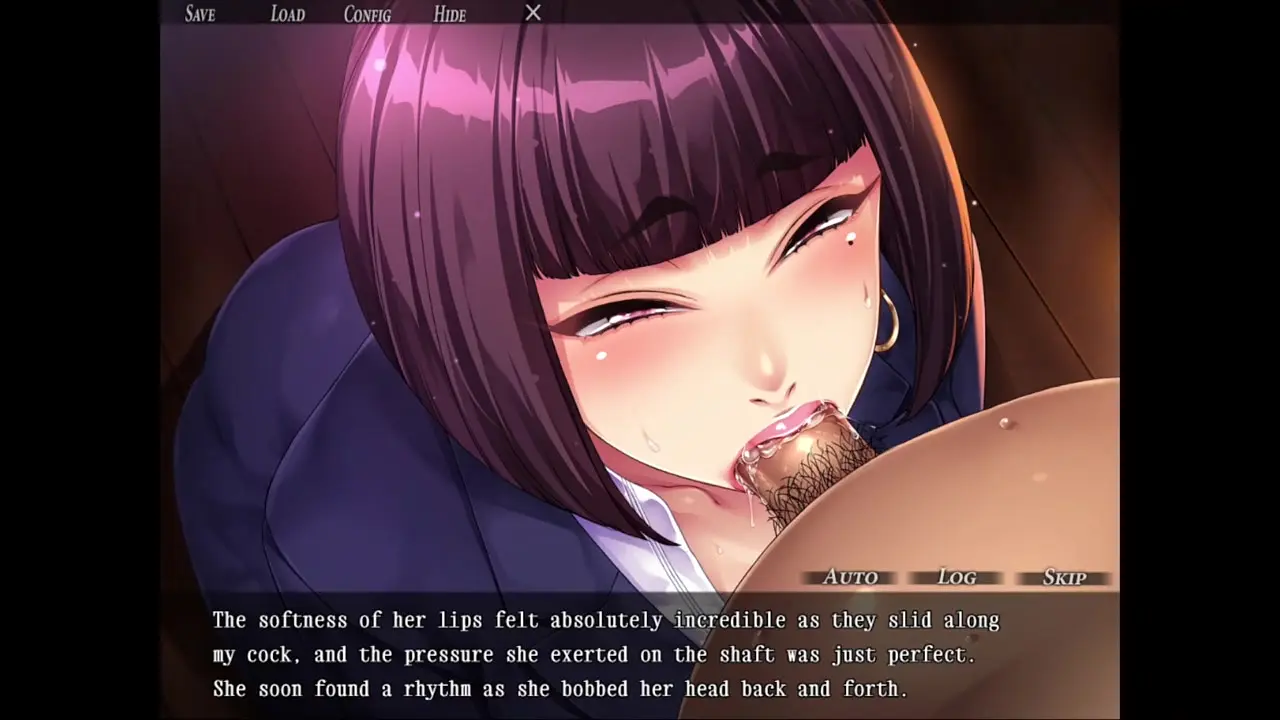The width and height of the screenshot is (1280, 720).
Task: Show the dialogue Log
Action: 957,577
